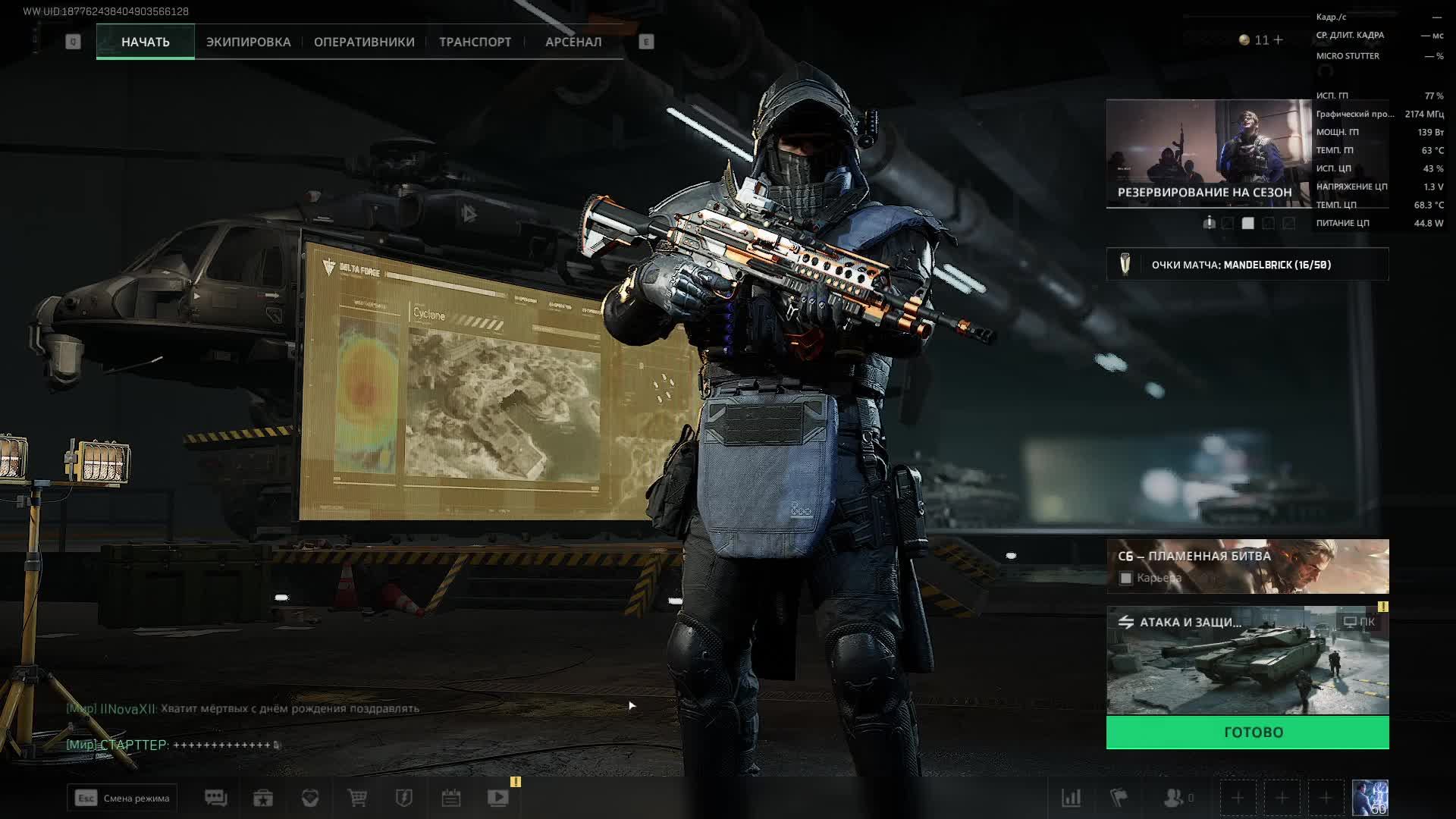Open the friends list icon

(x=1175, y=798)
